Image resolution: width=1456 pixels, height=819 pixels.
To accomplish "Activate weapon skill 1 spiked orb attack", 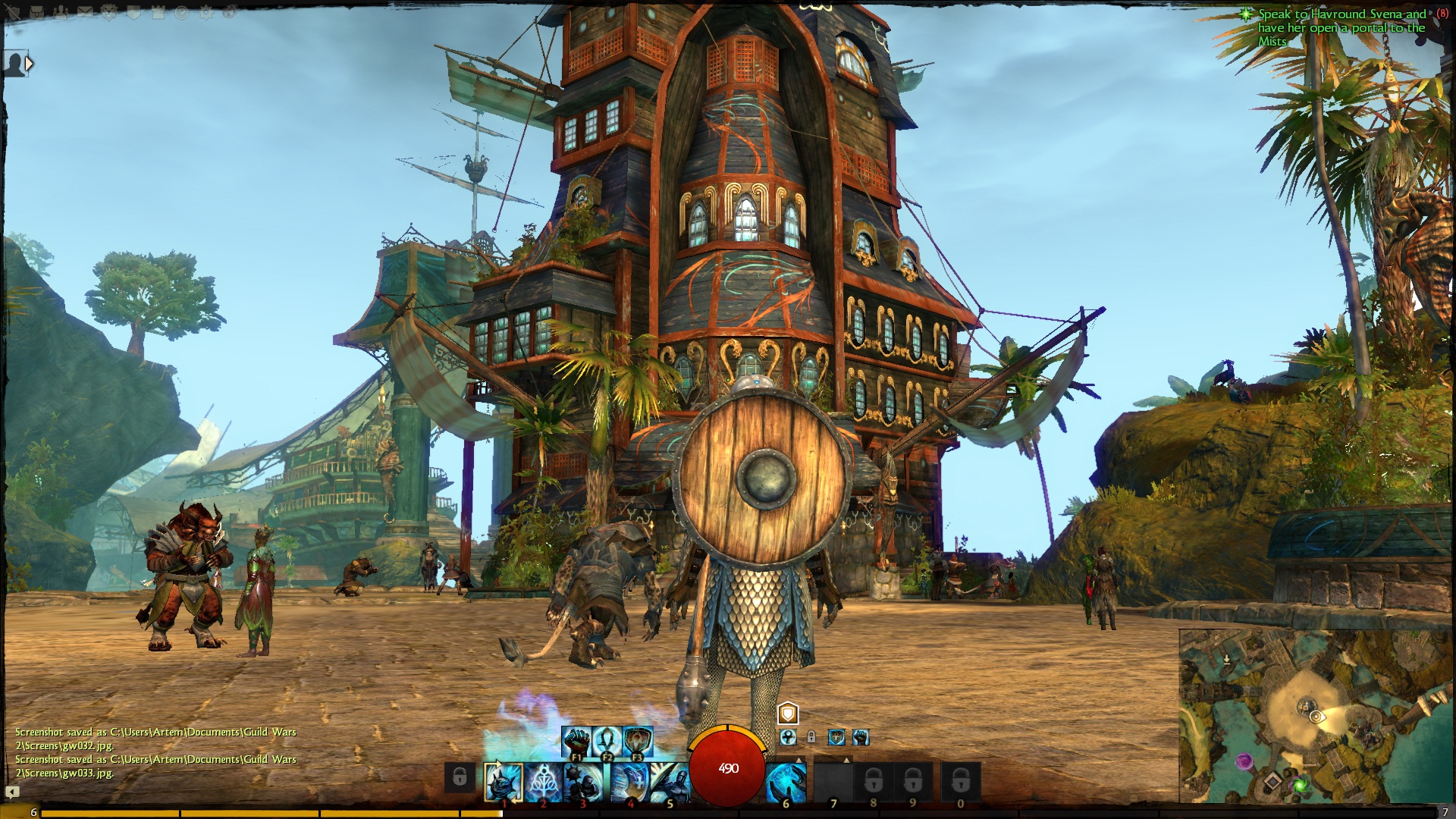I will click(504, 783).
